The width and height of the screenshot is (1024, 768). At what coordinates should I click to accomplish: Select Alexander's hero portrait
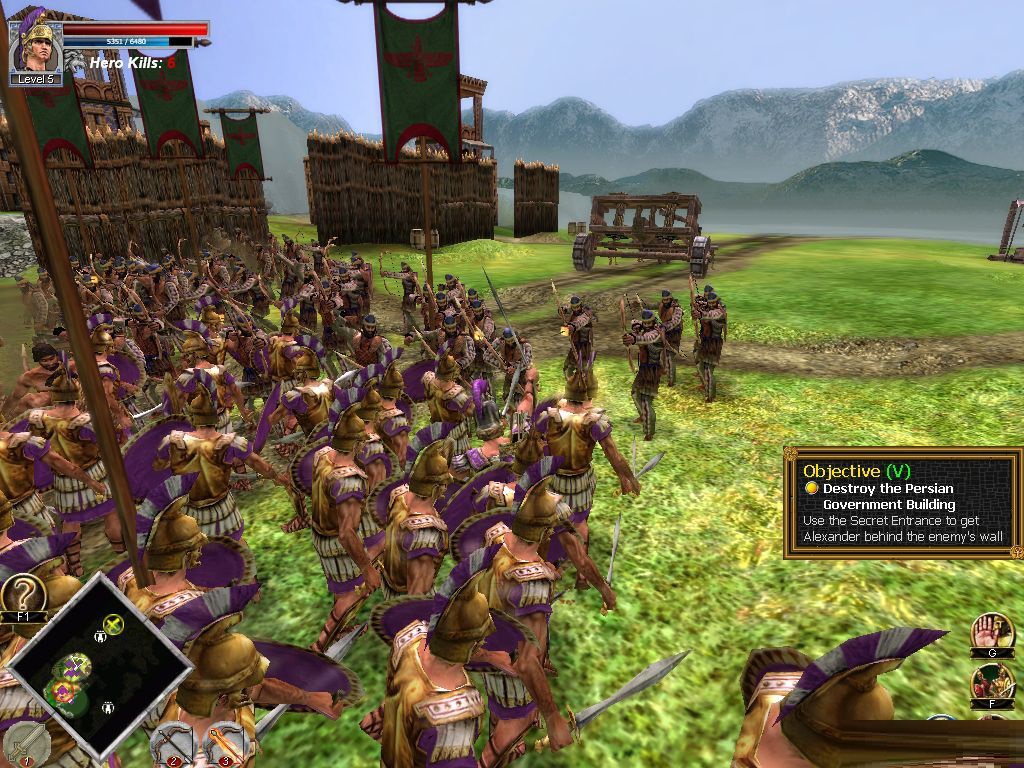pos(36,44)
